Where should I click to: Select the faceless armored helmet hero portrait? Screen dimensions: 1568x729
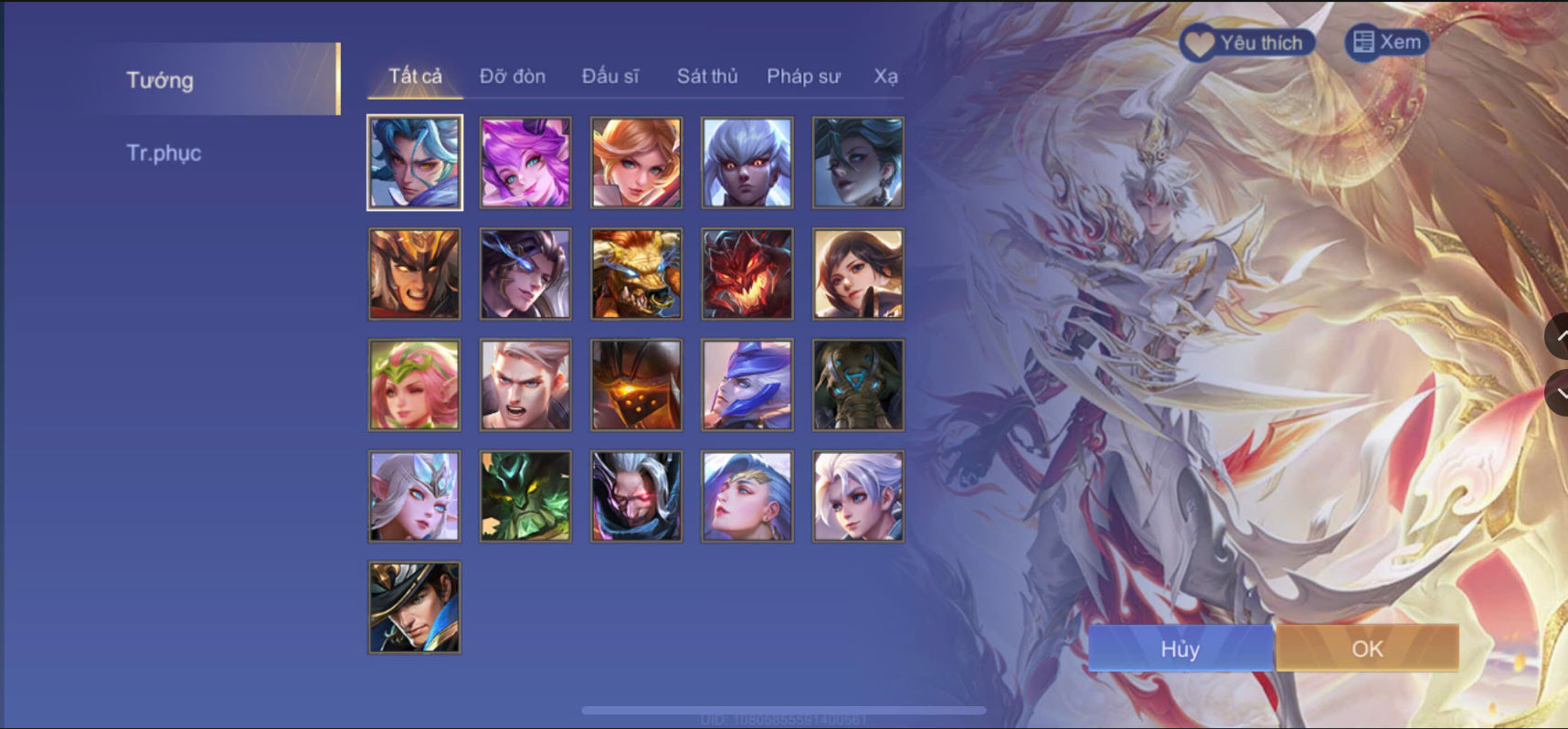point(636,385)
